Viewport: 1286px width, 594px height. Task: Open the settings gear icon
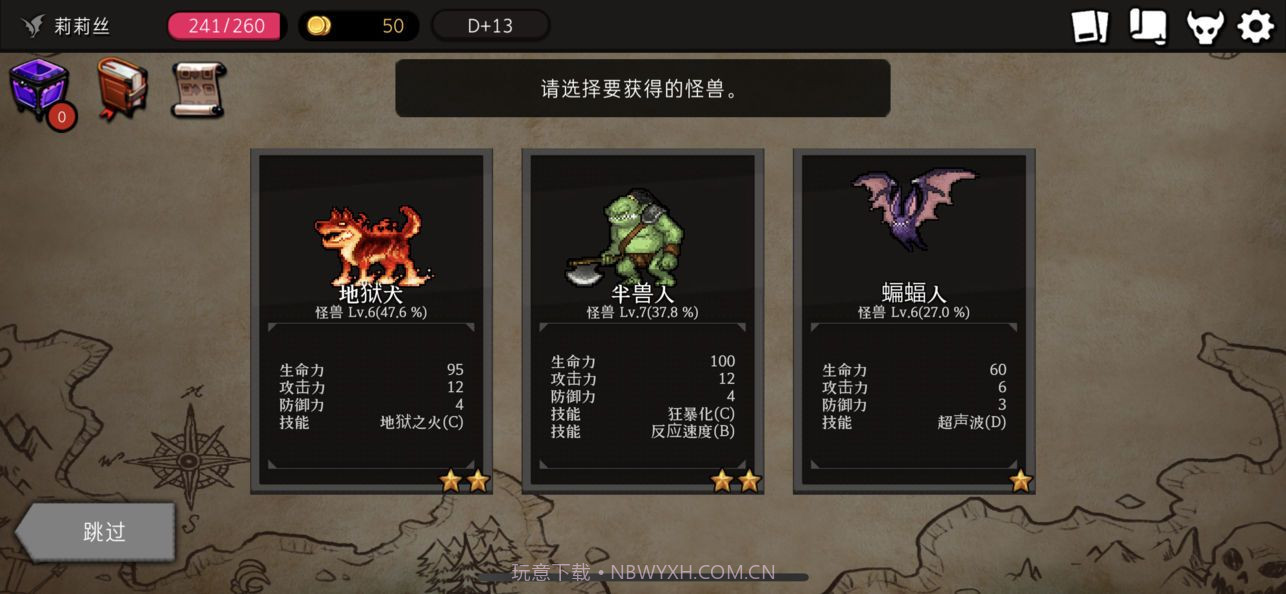click(1256, 26)
